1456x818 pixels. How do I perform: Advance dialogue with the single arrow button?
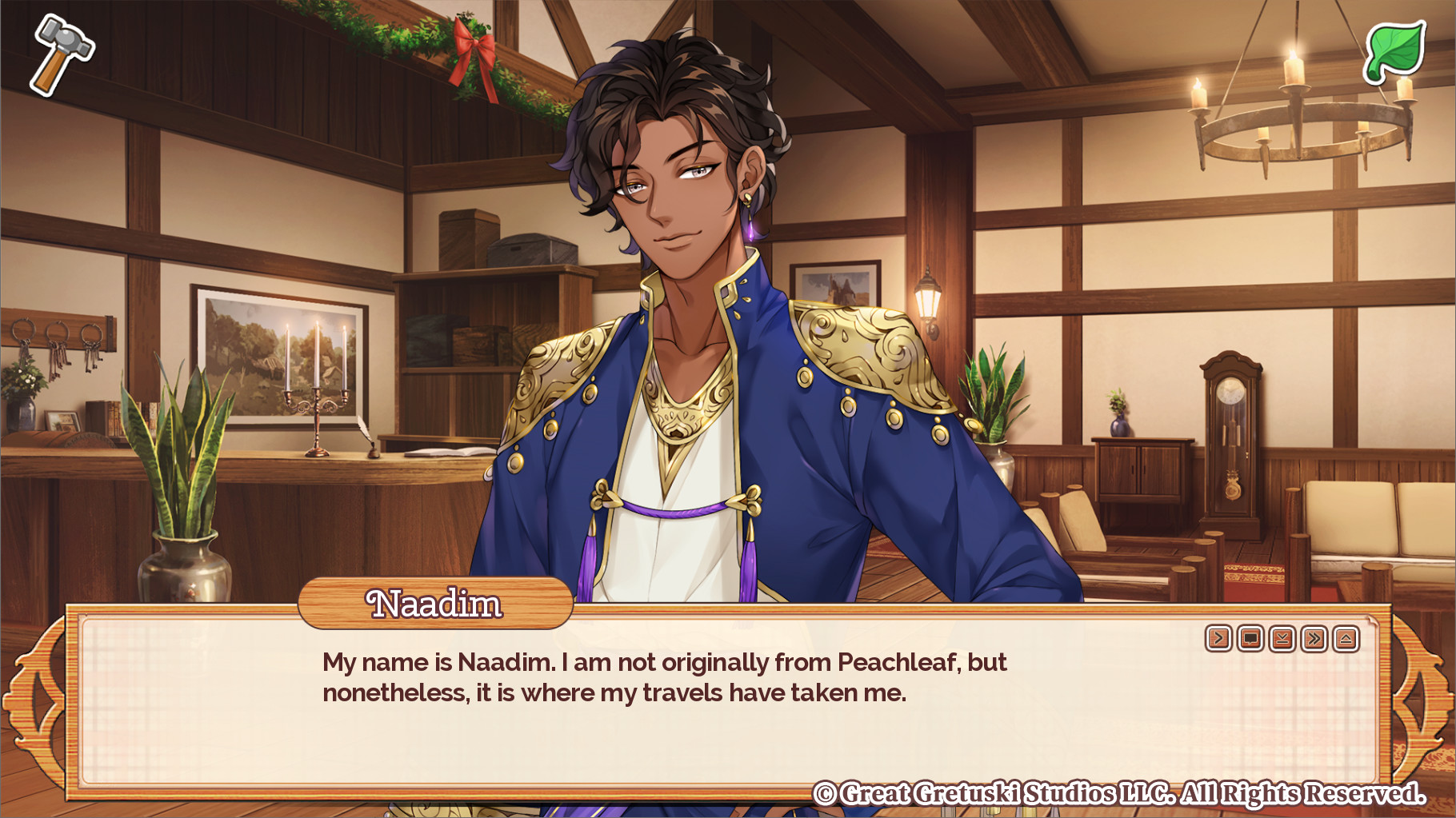coord(1218,637)
